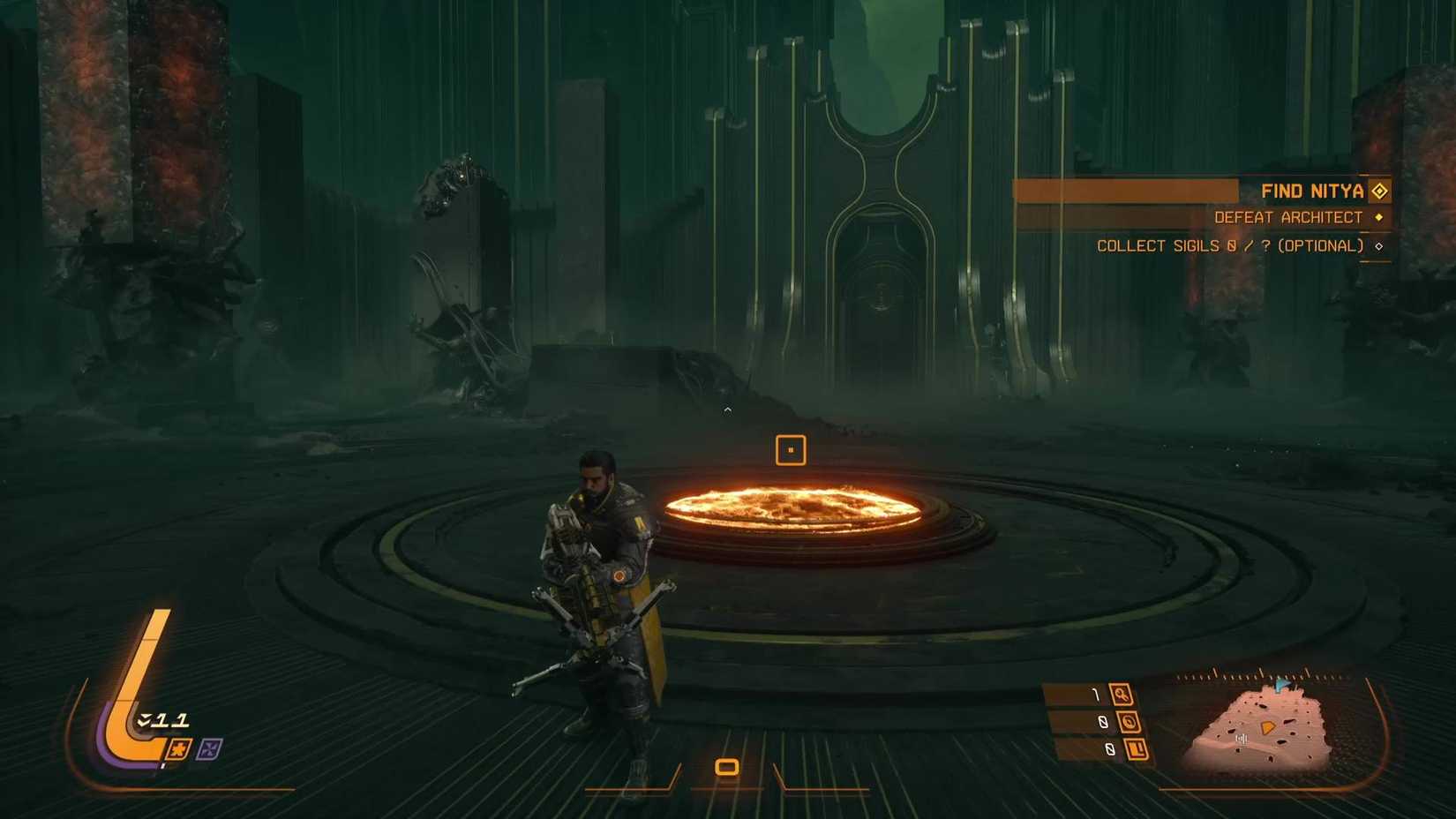Select the purple cross ability icon bottom left
The image size is (1456, 819).
point(208,748)
